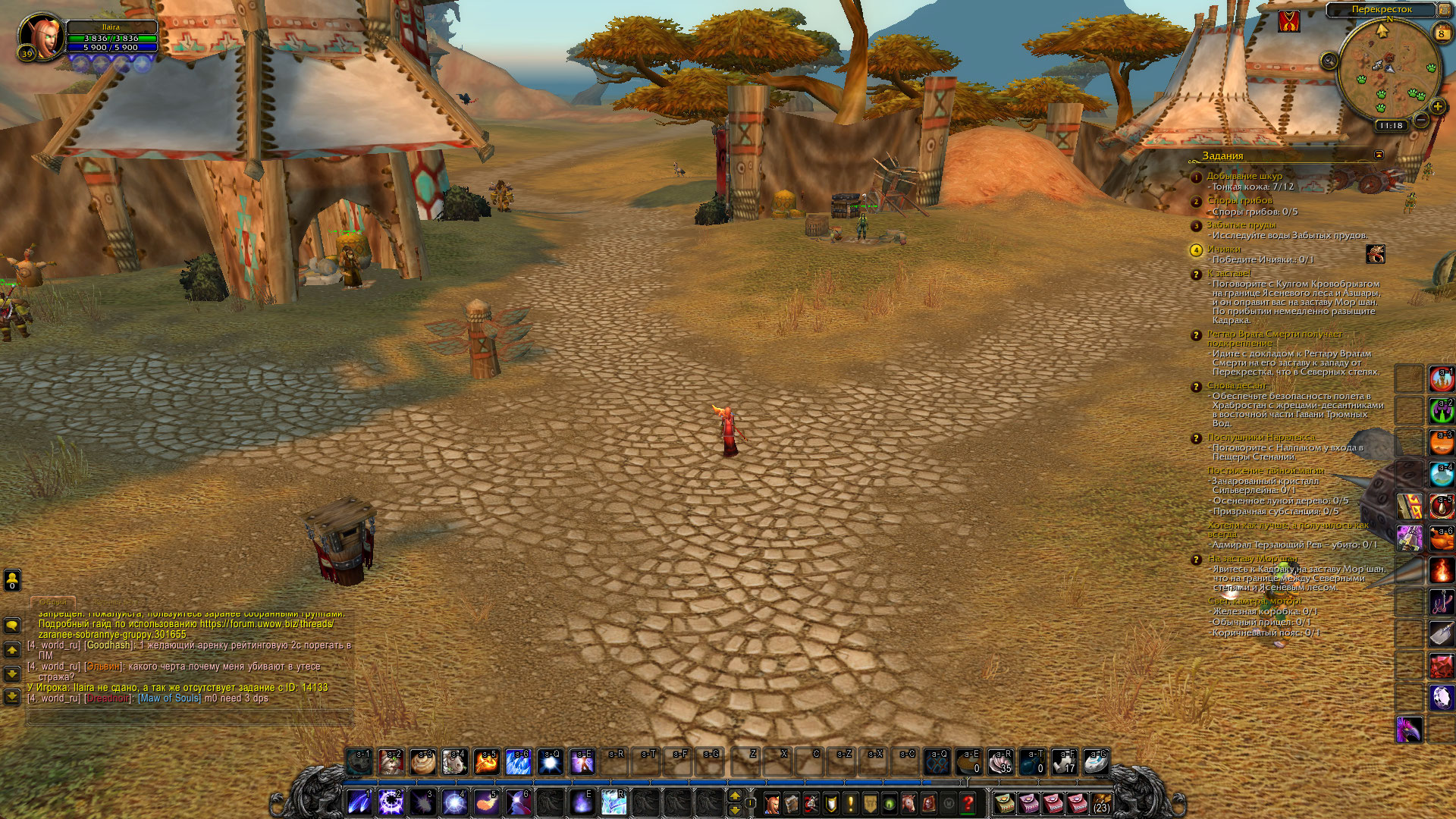This screenshot has width=1456, height=819.
Task: Click the minimap clock showing 11:18
Action: click(1391, 126)
